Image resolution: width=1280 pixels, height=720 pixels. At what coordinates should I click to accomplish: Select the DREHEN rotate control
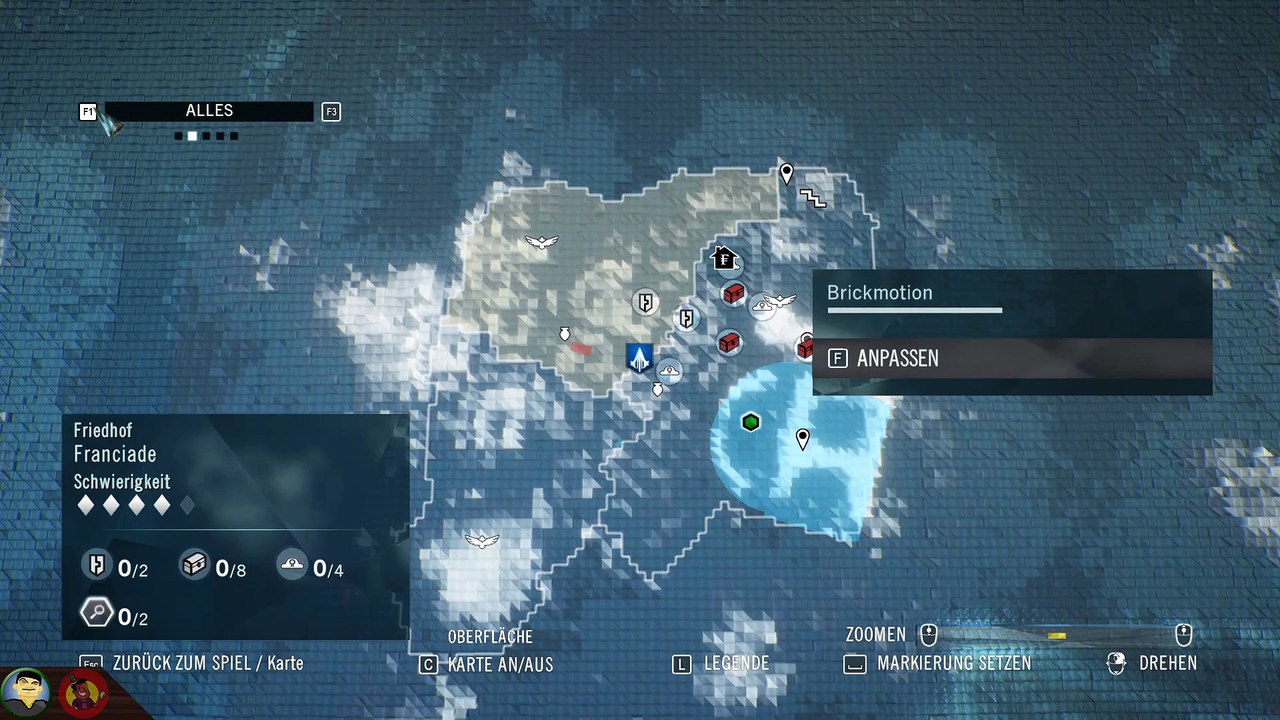[x=1167, y=663]
